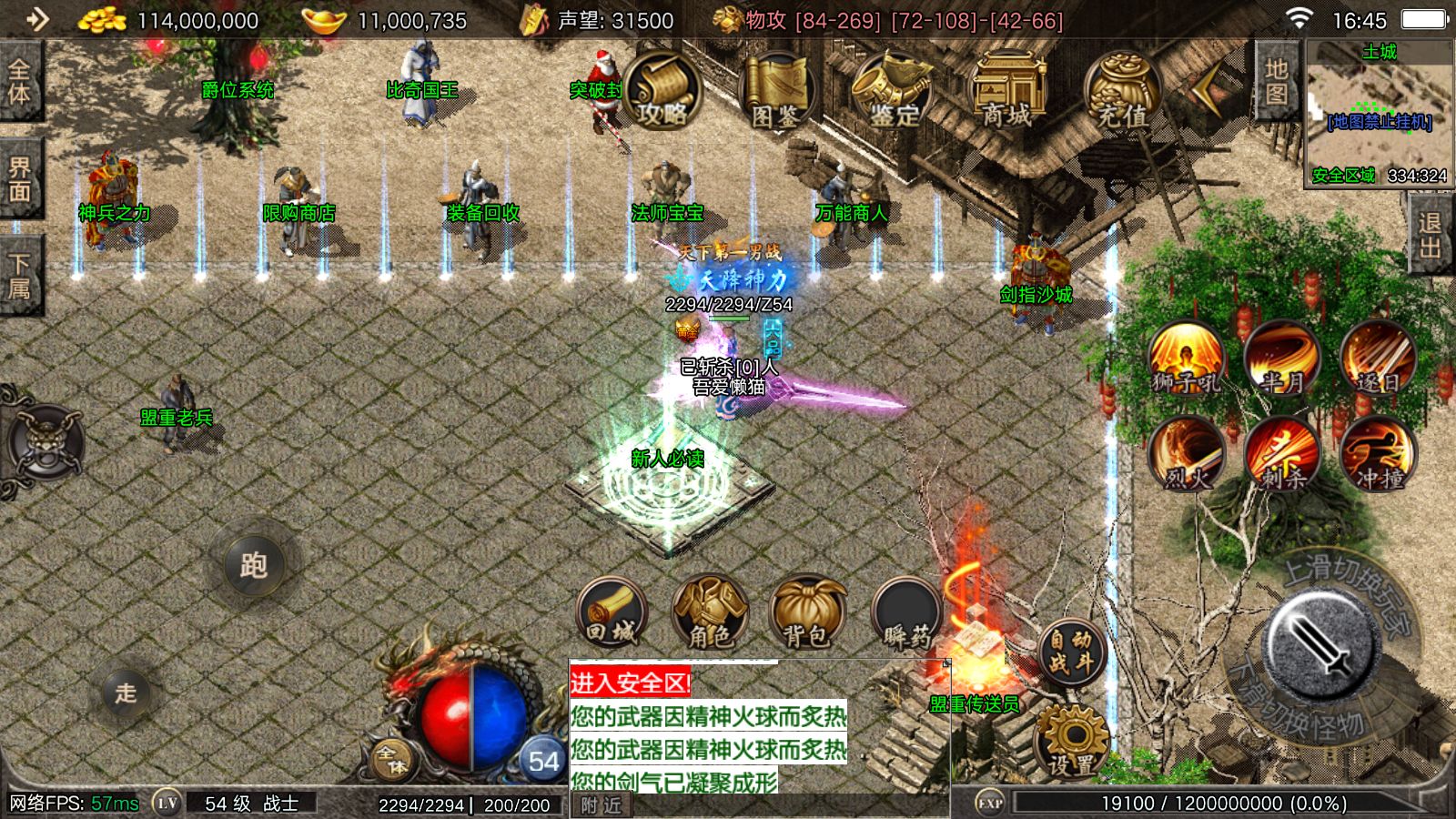Screen dimensions: 1456x819
Task: Toggle 自动战斗 auto battle
Action: (x=1070, y=652)
